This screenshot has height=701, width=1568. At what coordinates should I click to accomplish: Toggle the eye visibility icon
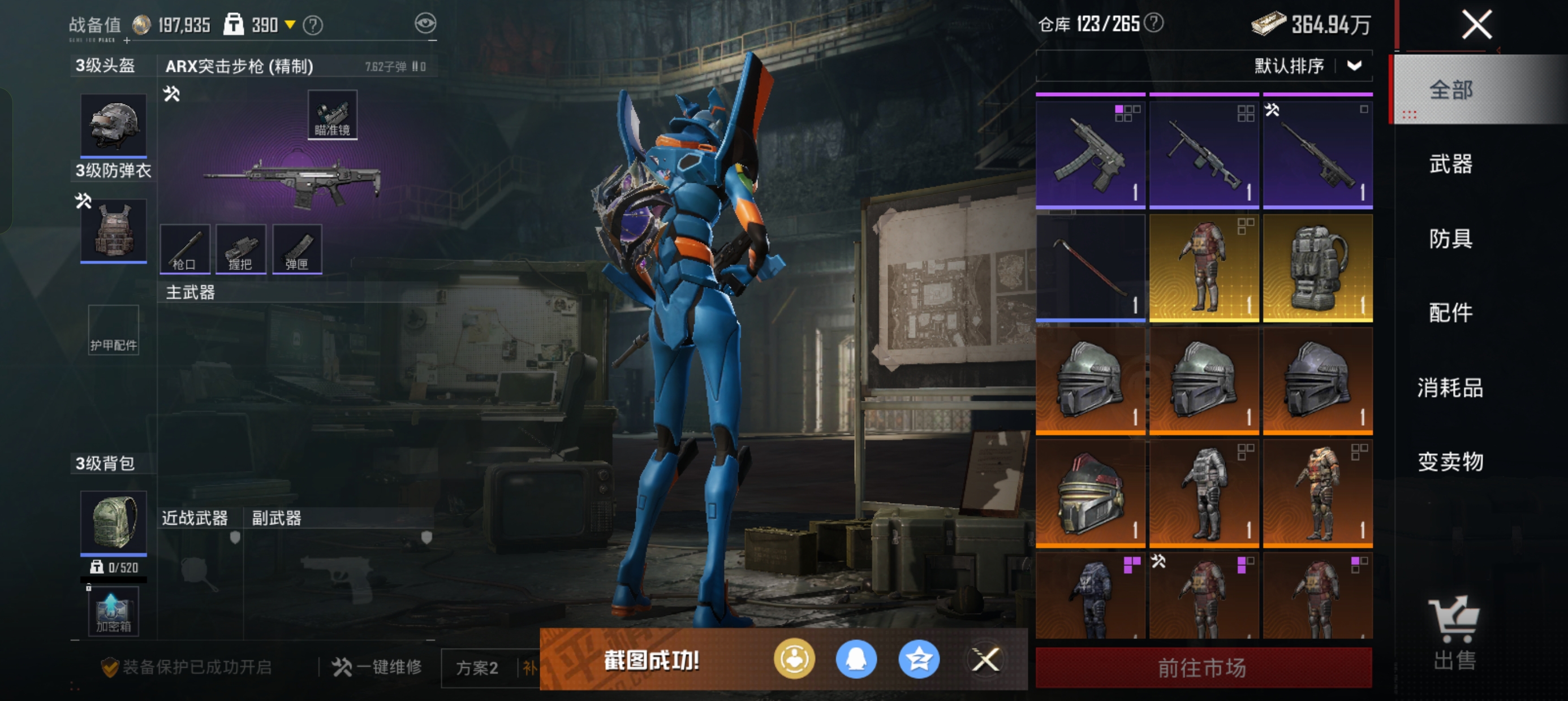pyautogui.click(x=425, y=24)
